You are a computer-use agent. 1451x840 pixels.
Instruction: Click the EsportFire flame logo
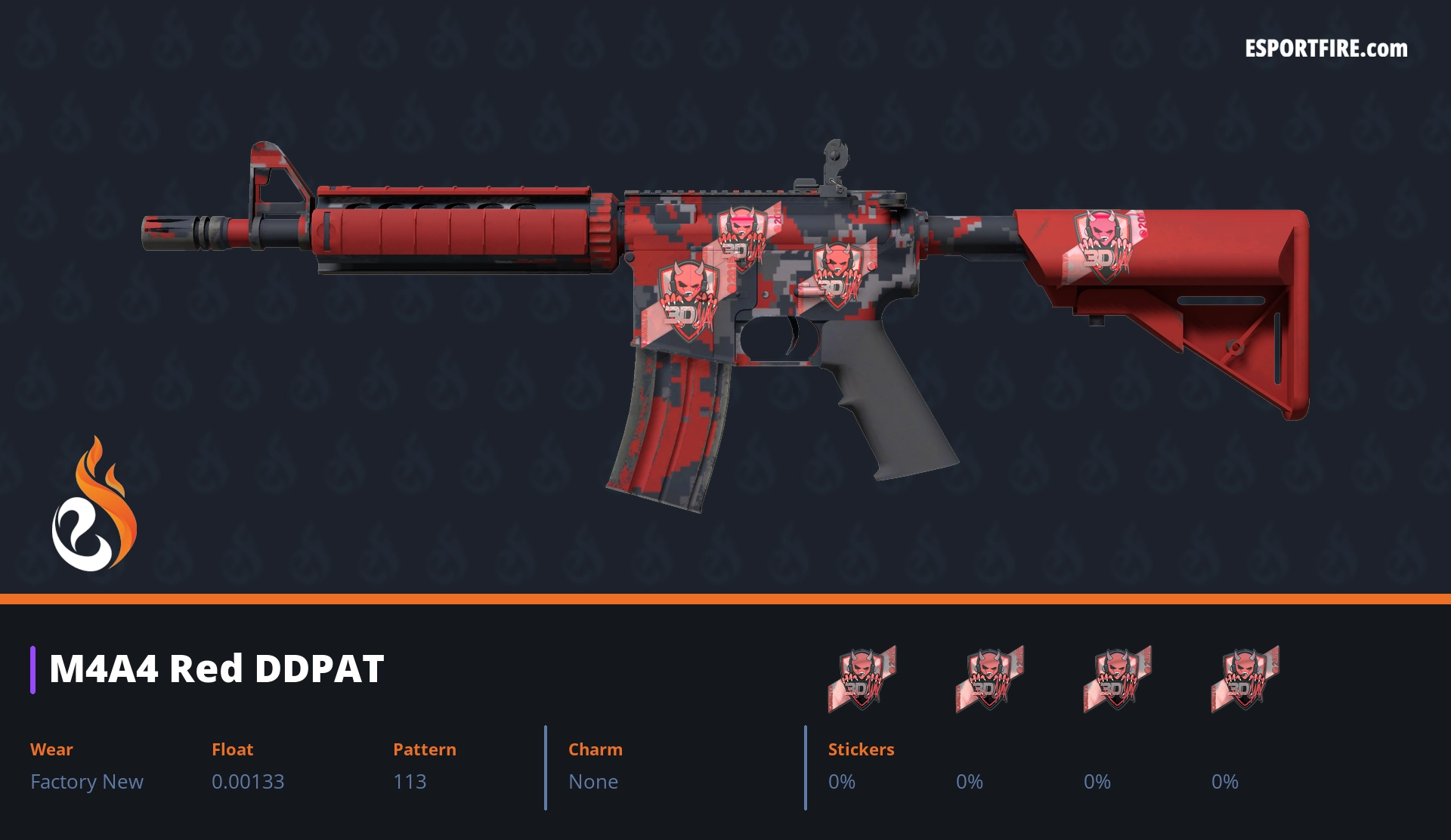click(x=94, y=505)
